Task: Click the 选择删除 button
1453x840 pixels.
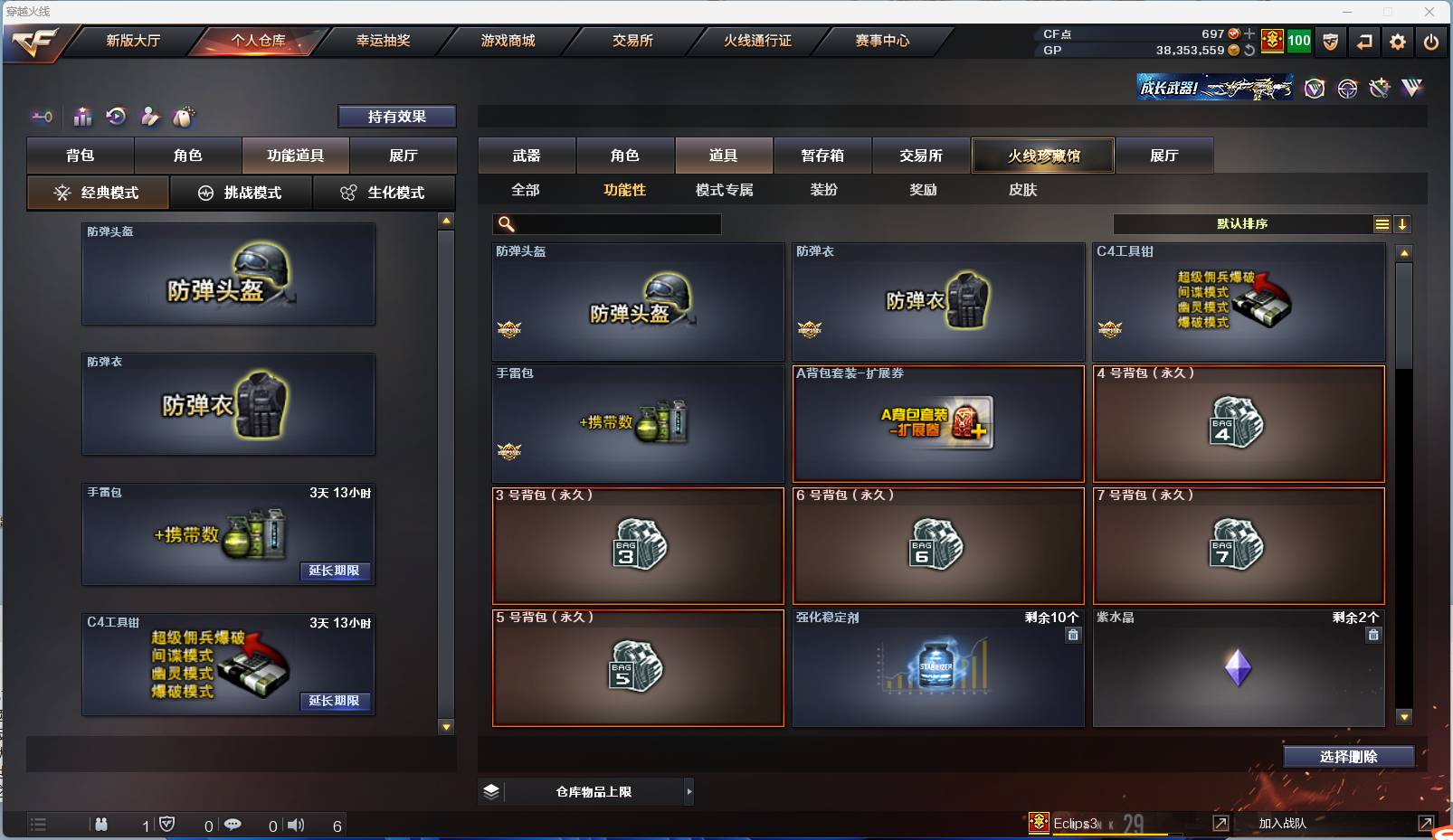Action: tap(1351, 757)
